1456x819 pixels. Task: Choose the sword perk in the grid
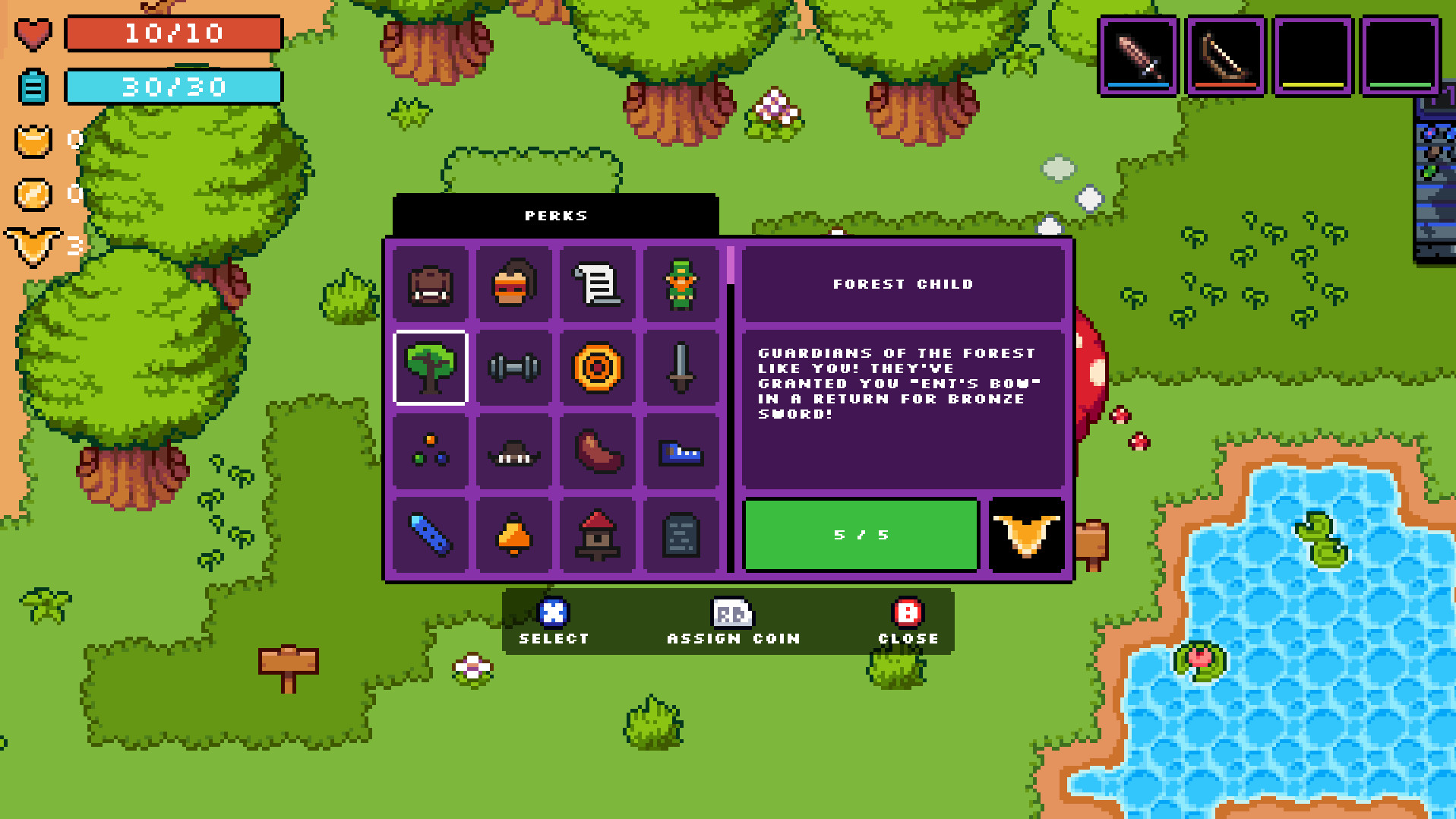click(681, 367)
